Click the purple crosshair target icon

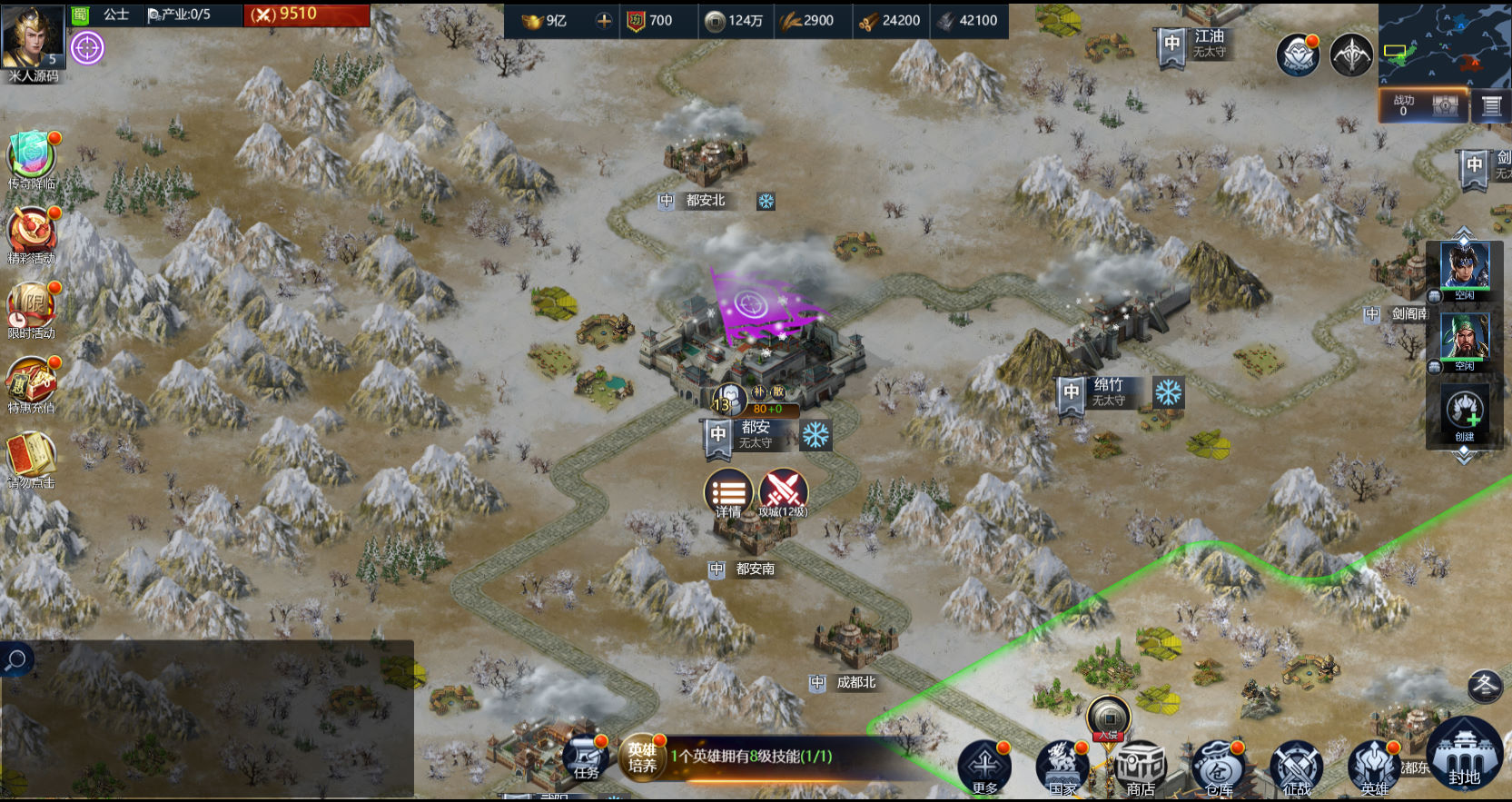click(x=88, y=47)
